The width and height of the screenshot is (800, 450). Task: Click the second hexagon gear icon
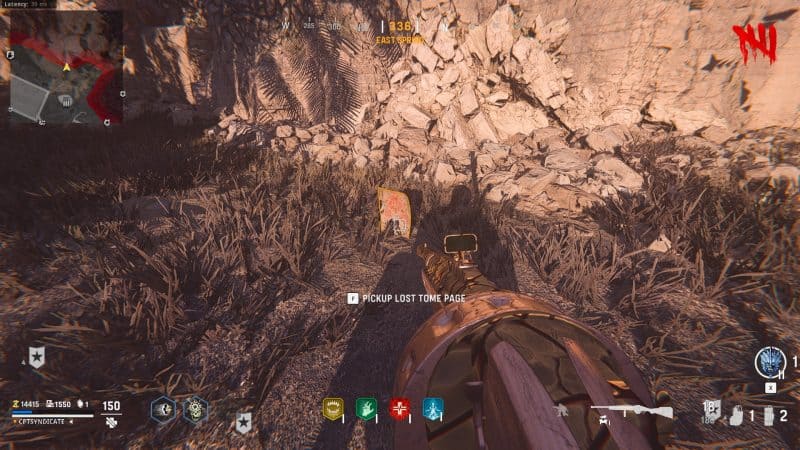tap(195, 408)
